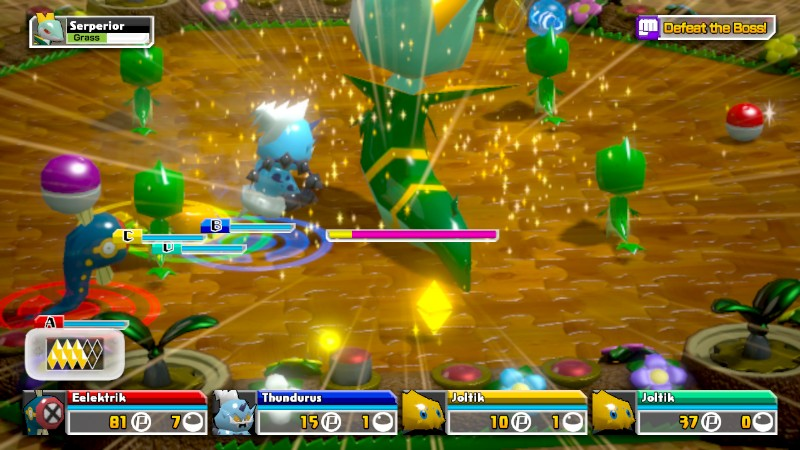This screenshot has width=800, height=450.
Task: Click the Thundurus portrait icon
Action: pyautogui.click(x=233, y=411)
